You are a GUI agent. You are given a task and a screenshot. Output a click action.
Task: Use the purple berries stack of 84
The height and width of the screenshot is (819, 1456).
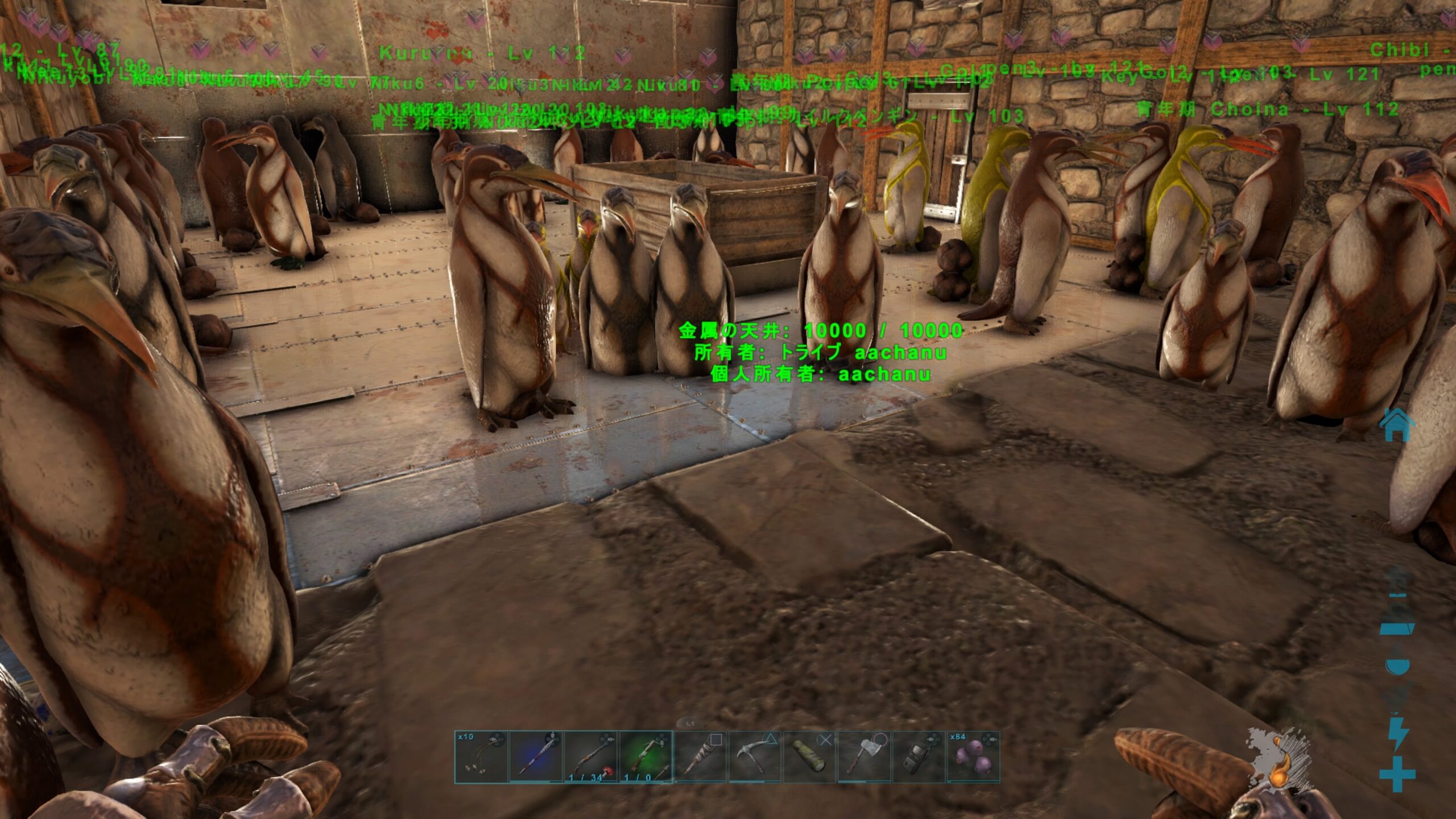point(973,757)
